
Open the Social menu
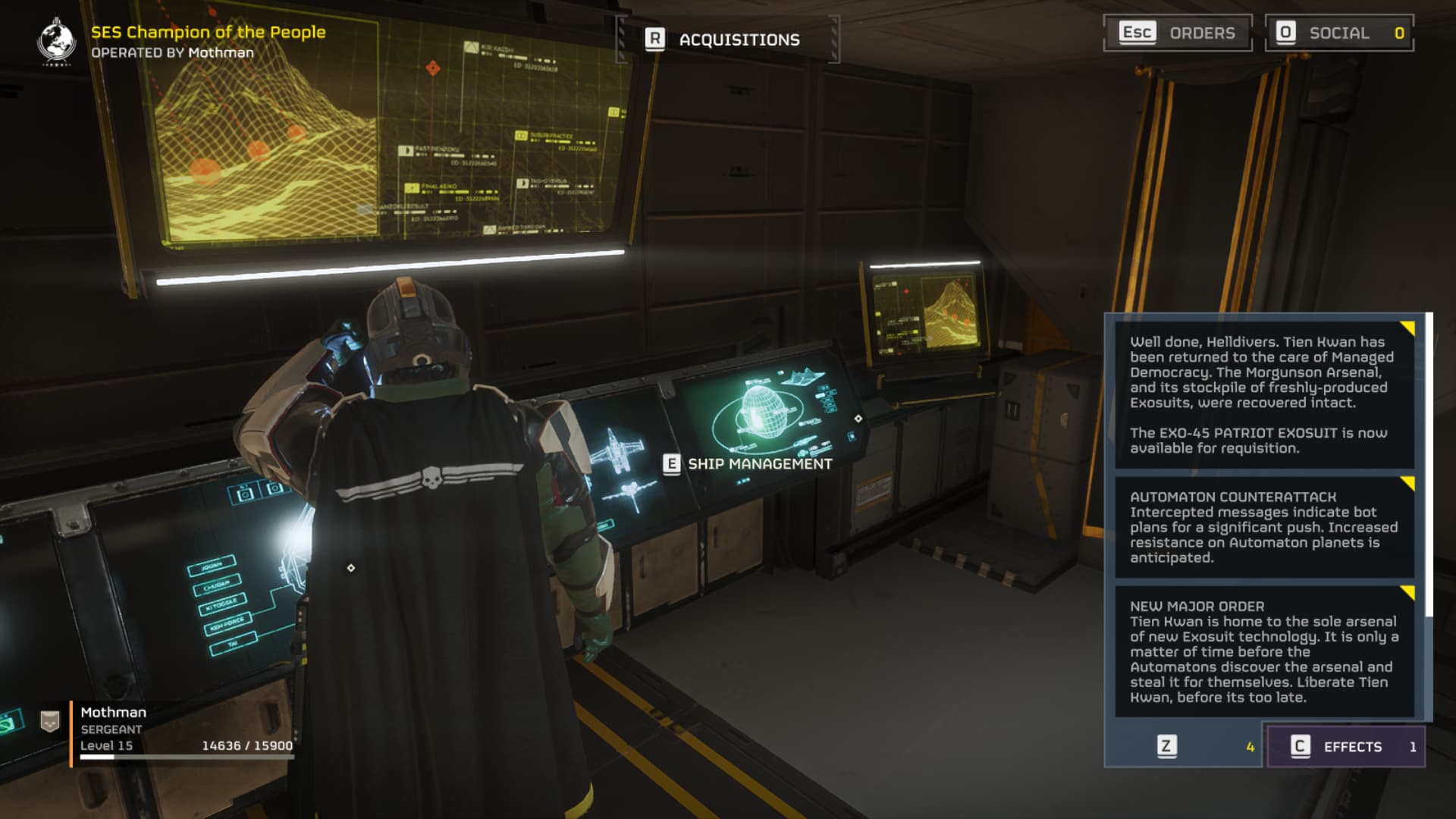1338,33
